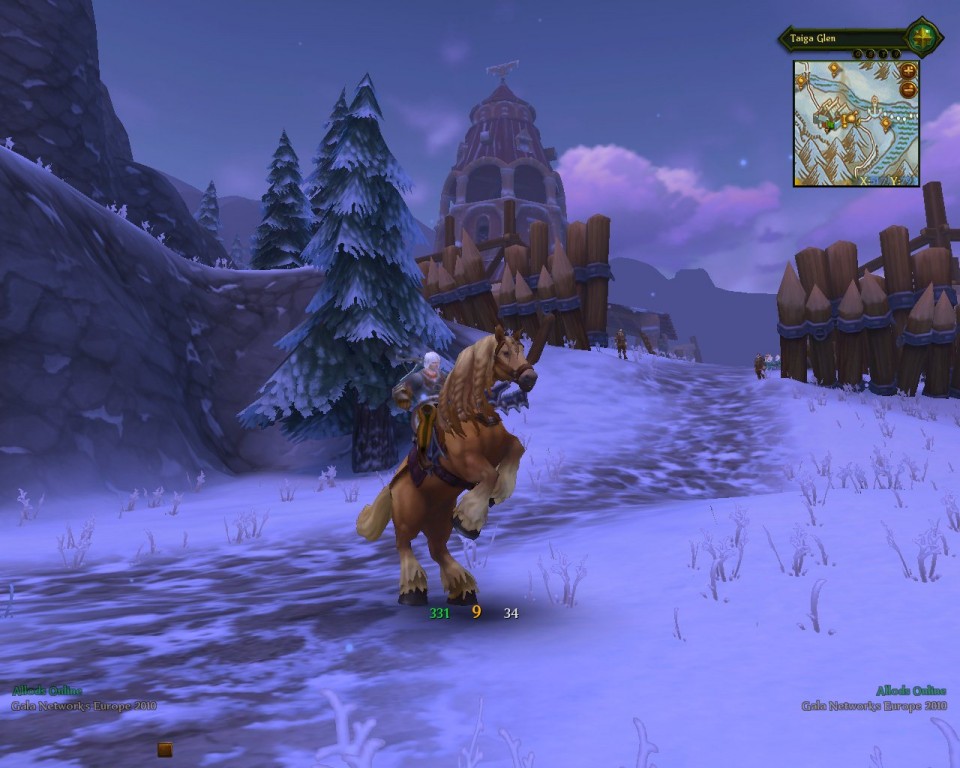The image size is (960, 768).
Task: Zoom in with the minimap plus button
Action: 908,71
